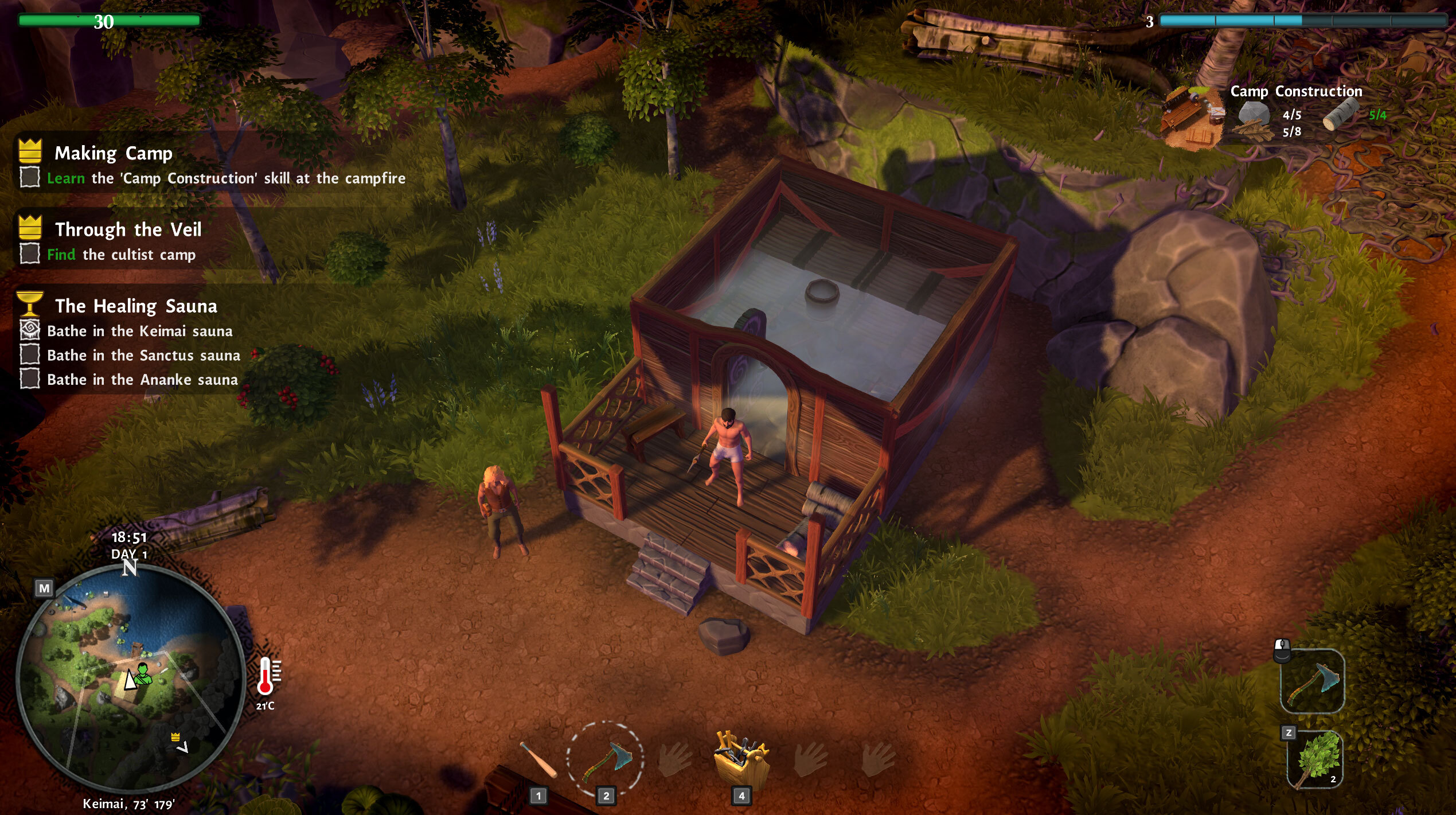This screenshot has width=1456, height=815.
Task: Click the yellow crown quest marker on minimap
Action: 175,736
